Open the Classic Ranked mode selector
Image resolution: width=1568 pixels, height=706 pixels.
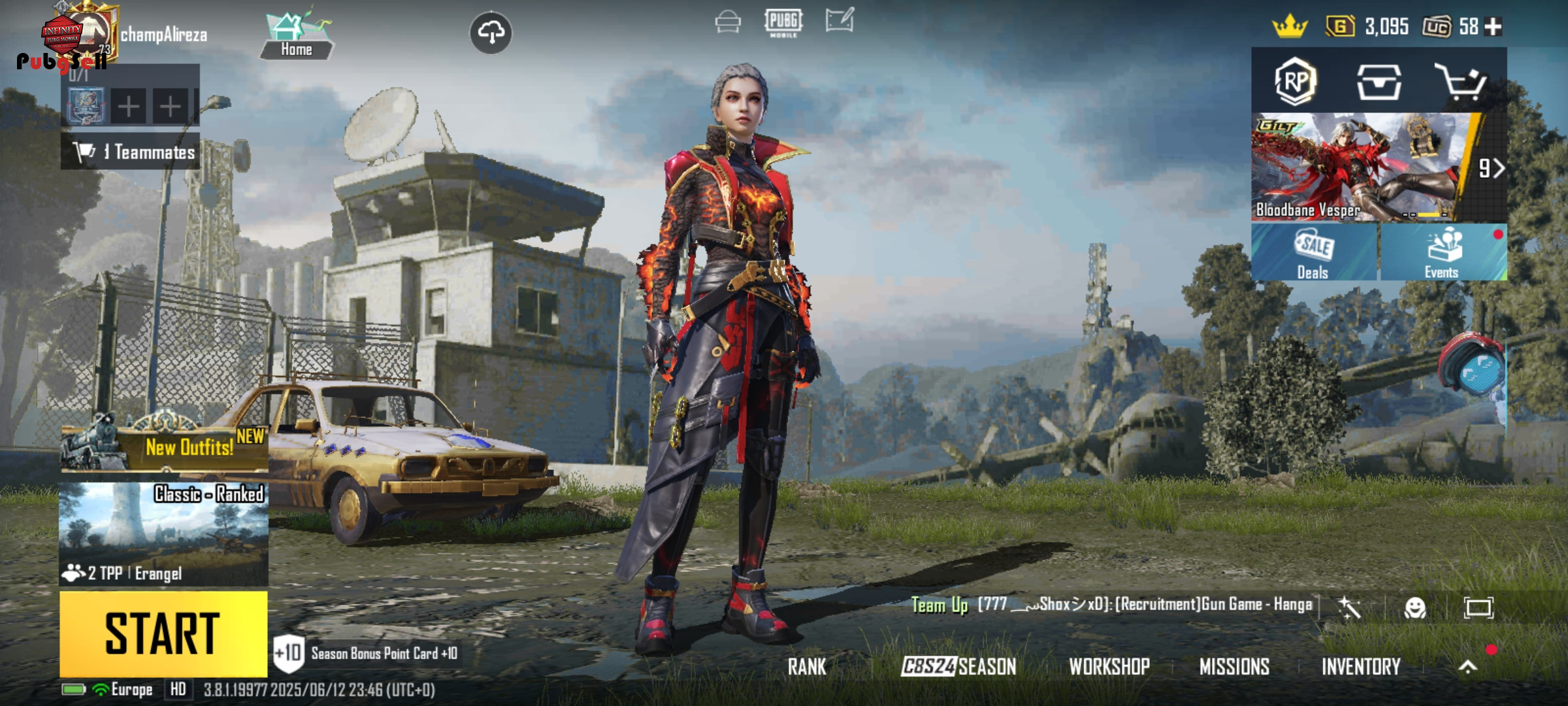coord(163,533)
